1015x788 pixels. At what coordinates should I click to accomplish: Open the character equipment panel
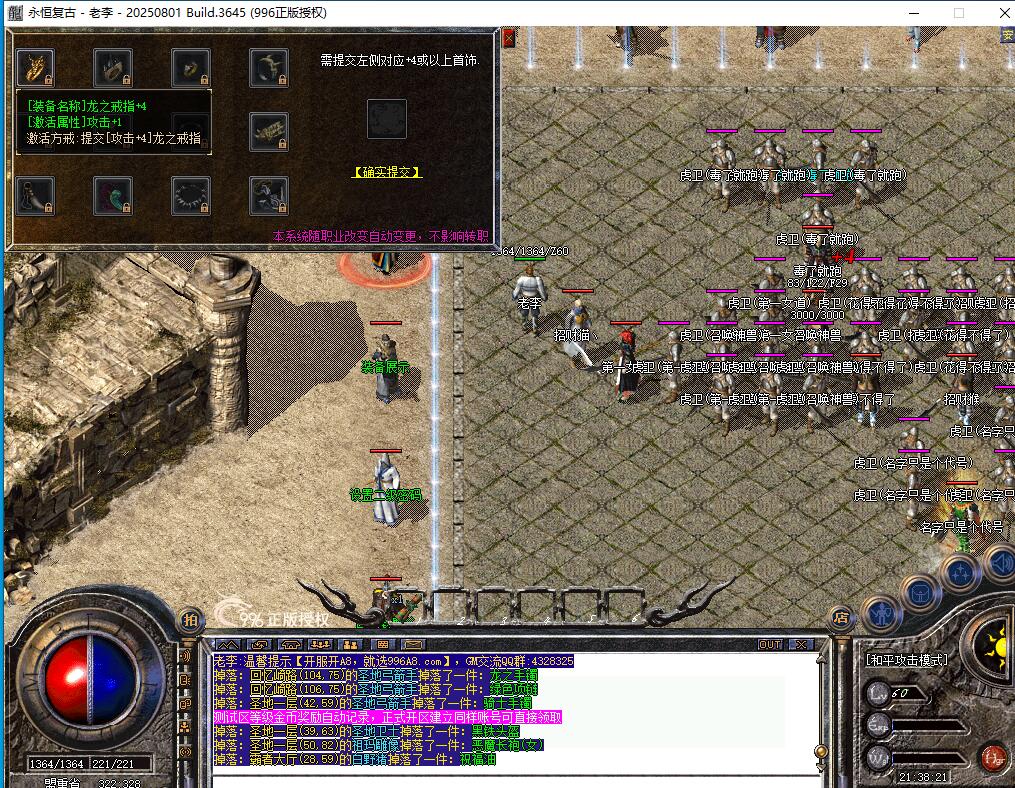click(881, 612)
